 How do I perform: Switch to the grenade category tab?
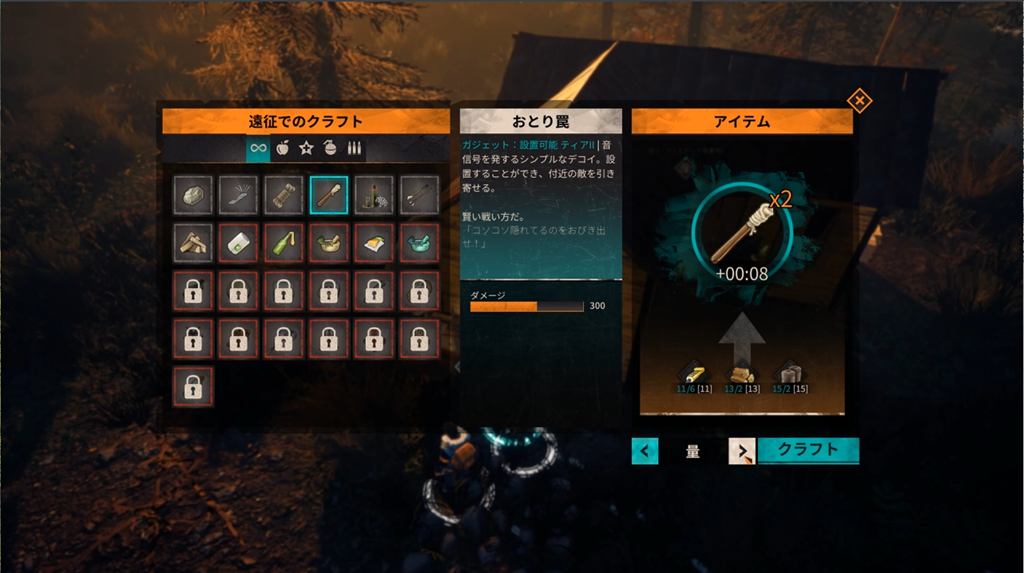tap(331, 149)
